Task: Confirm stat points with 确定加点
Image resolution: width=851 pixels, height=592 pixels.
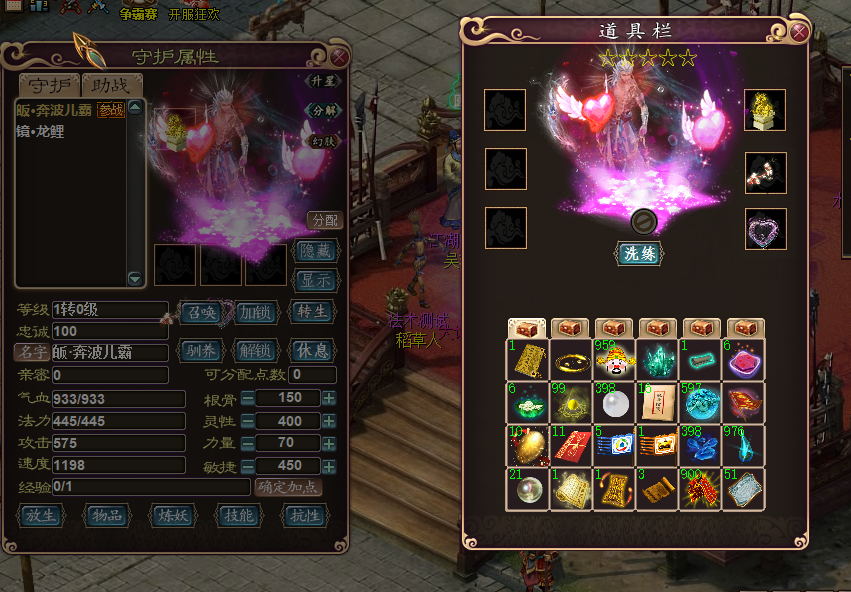Action: click(x=289, y=487)
